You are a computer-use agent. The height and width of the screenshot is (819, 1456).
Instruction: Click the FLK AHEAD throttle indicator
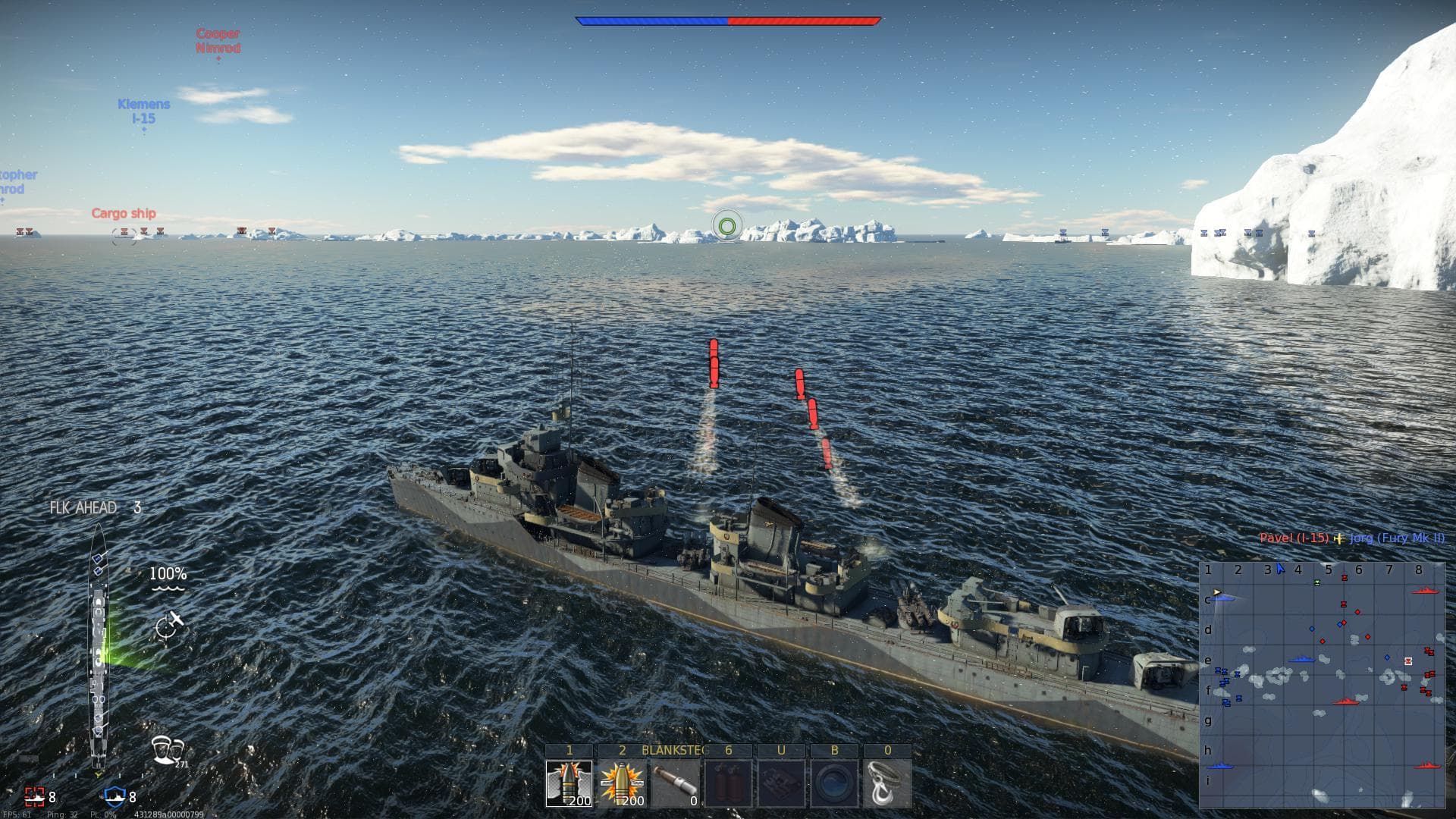(85, 508)
